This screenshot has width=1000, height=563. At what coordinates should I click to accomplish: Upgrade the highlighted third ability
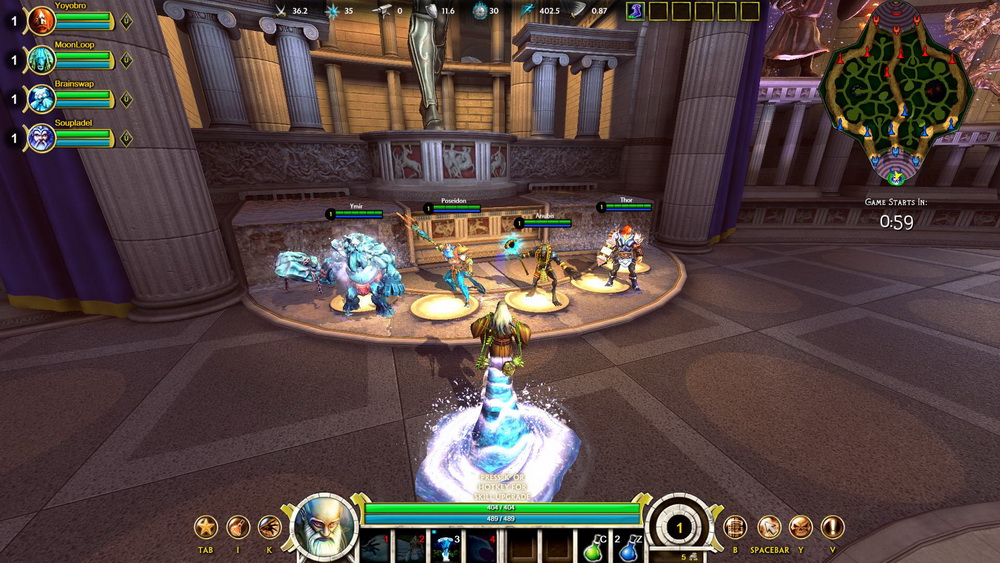click(447, 549)
